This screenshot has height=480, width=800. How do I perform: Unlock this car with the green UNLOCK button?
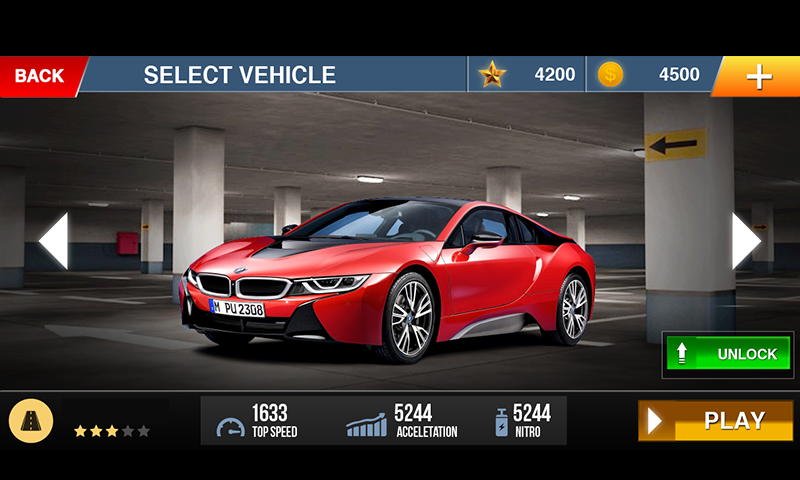coord(728,354)
